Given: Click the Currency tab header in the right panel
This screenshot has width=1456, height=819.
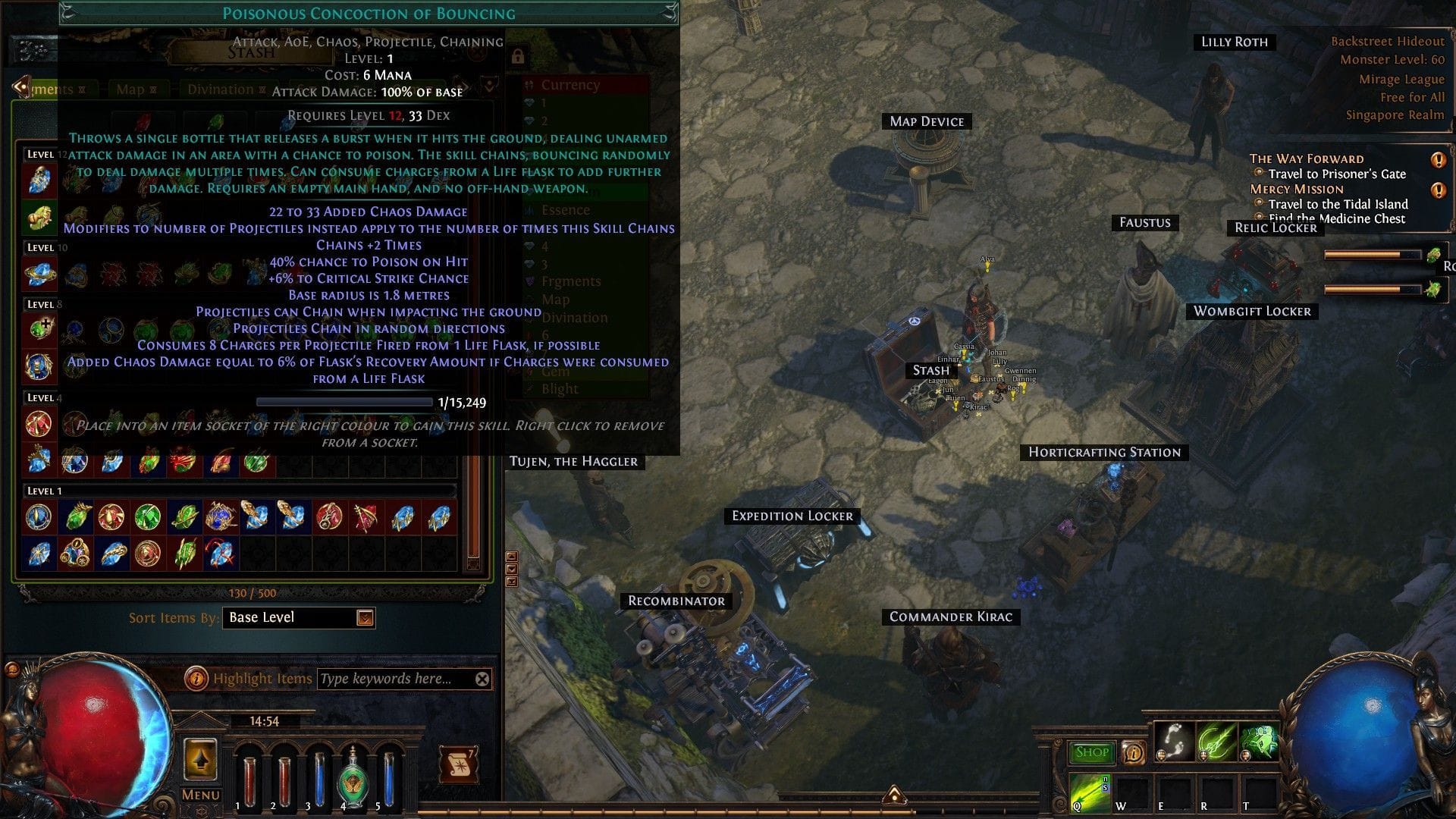Looking at the screenshot, I should tap(570, 85).
